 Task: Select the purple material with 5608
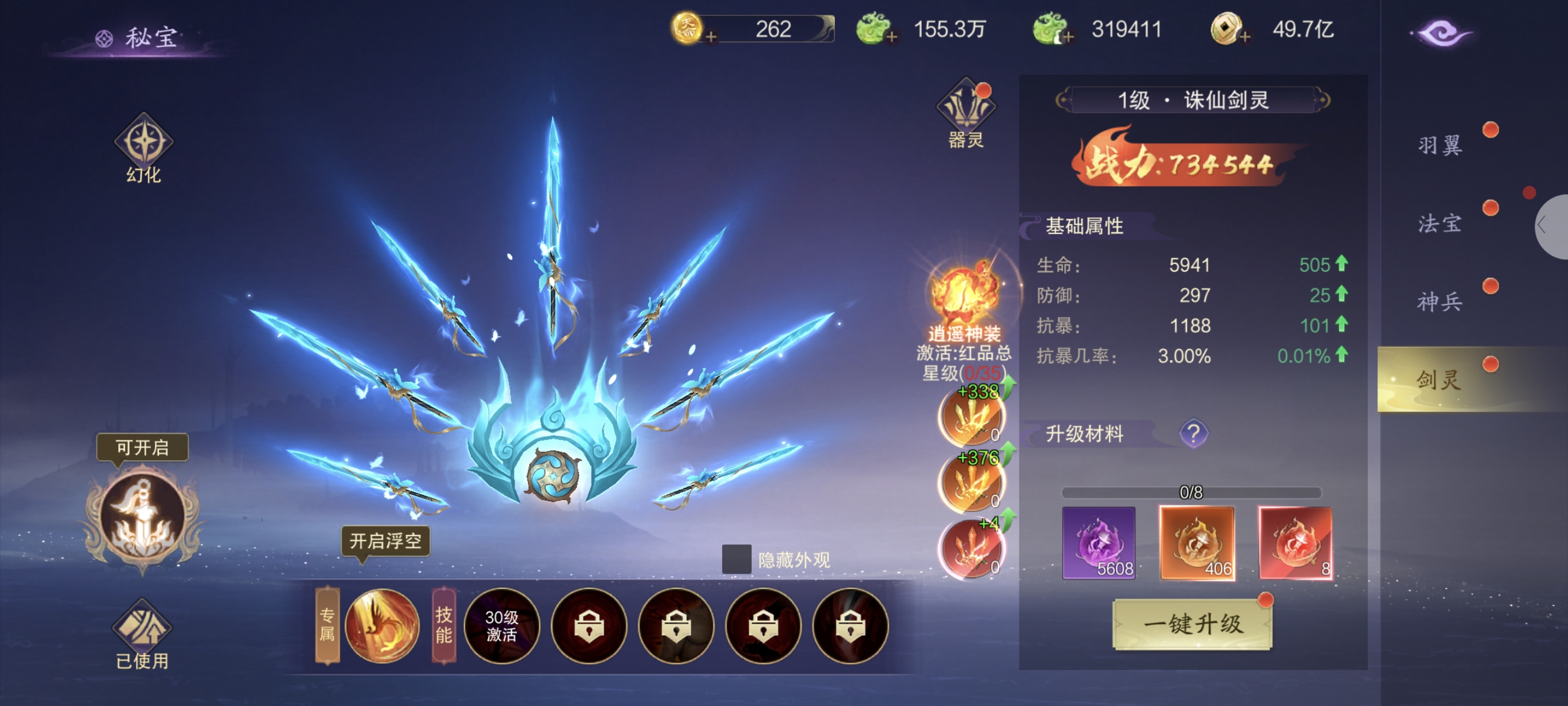pyautogui.click(x=1099, y=542)
